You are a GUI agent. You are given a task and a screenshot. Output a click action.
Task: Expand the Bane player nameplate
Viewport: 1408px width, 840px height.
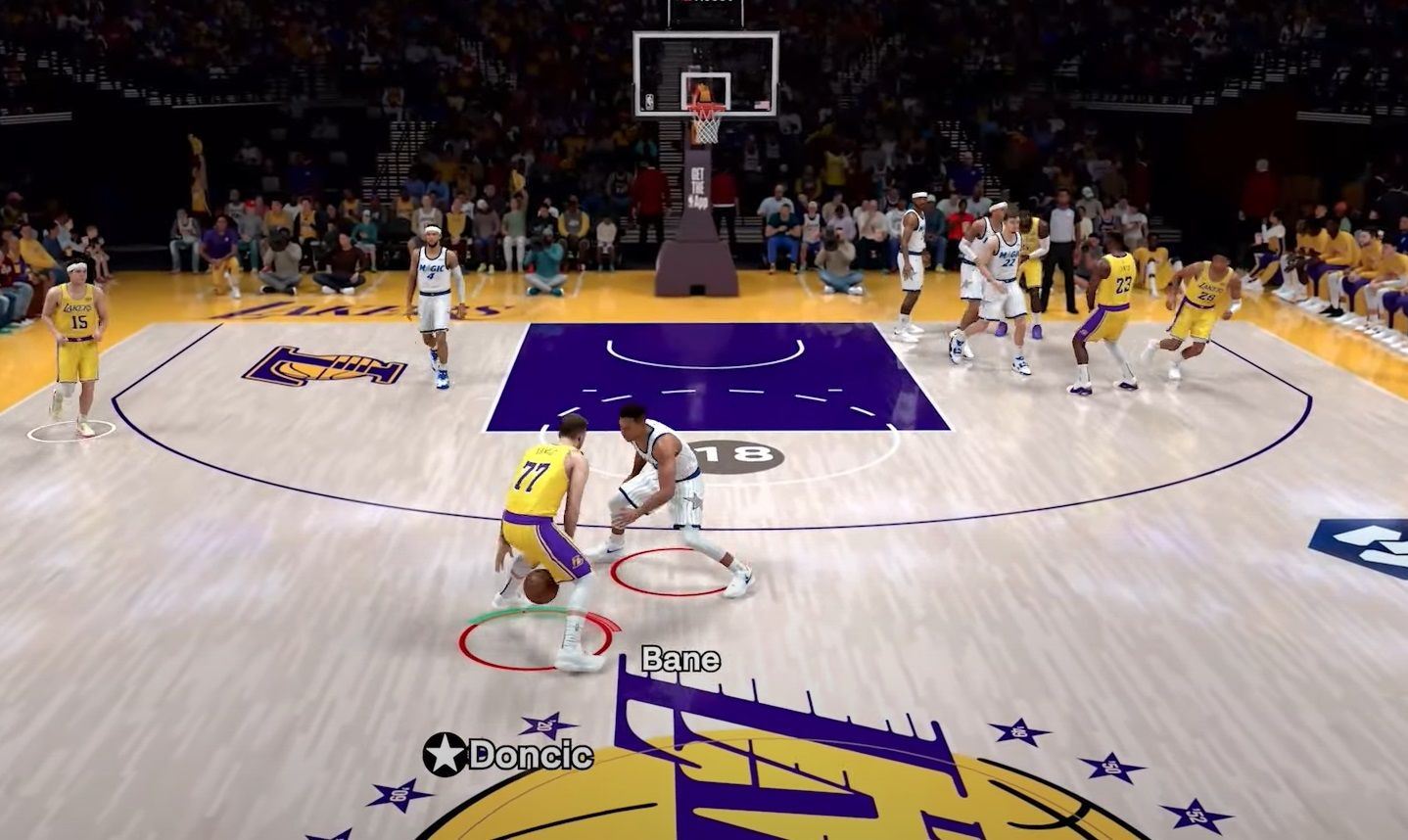coord(681,659)
